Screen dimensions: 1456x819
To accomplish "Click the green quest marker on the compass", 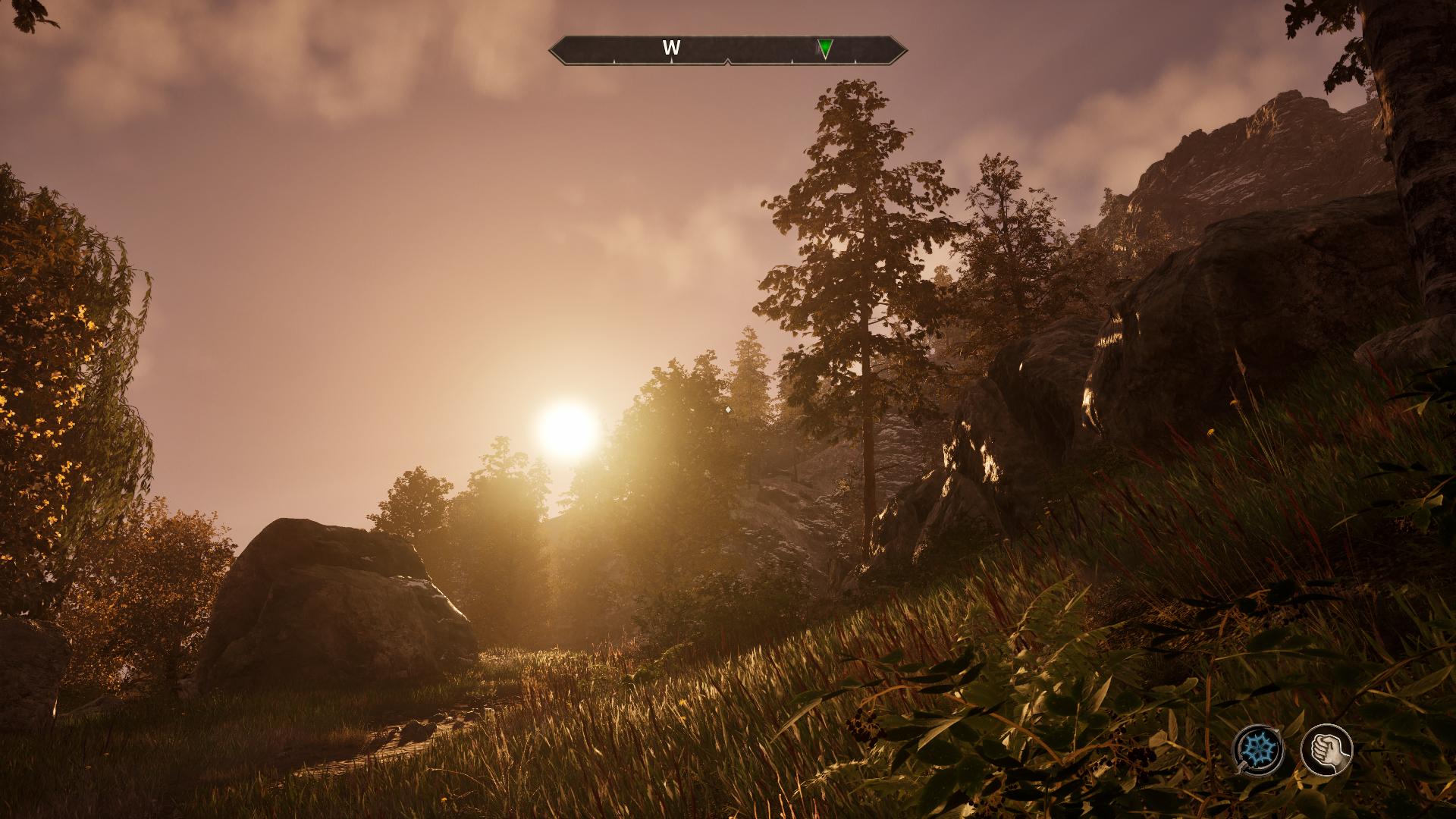I will (825, 49).
